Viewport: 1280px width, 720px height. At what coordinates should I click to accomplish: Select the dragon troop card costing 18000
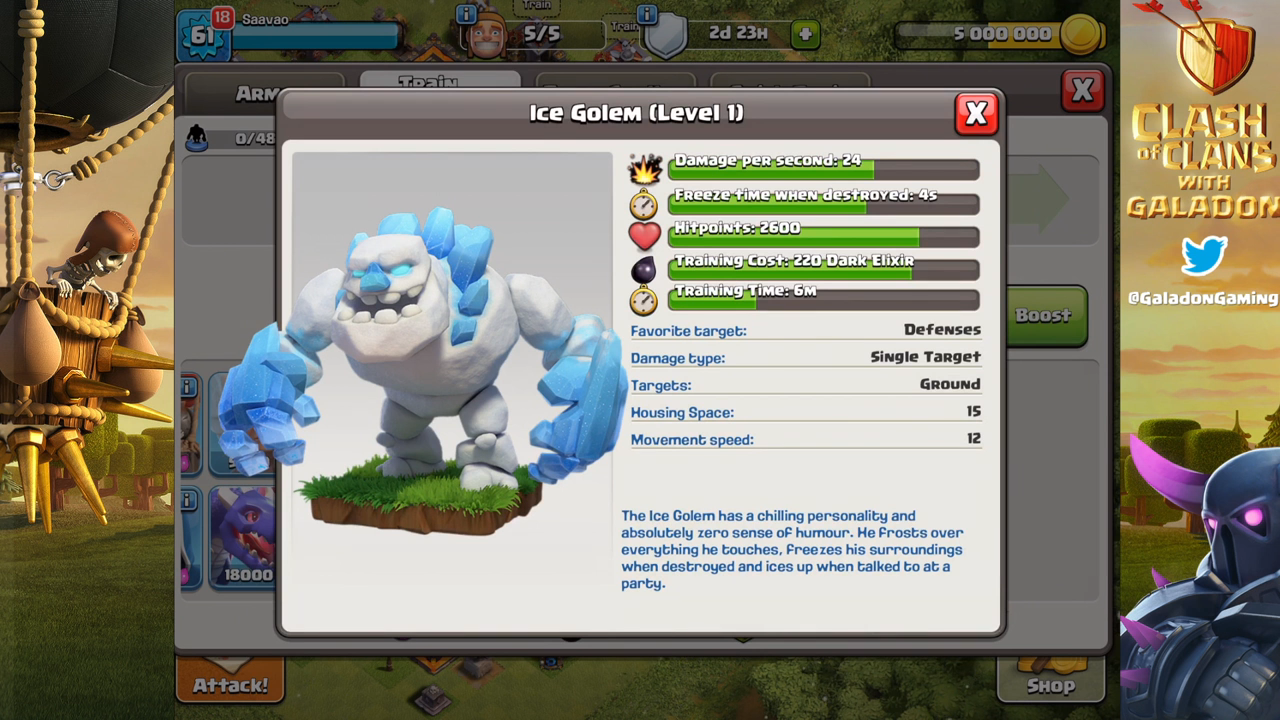click(242, 537)
